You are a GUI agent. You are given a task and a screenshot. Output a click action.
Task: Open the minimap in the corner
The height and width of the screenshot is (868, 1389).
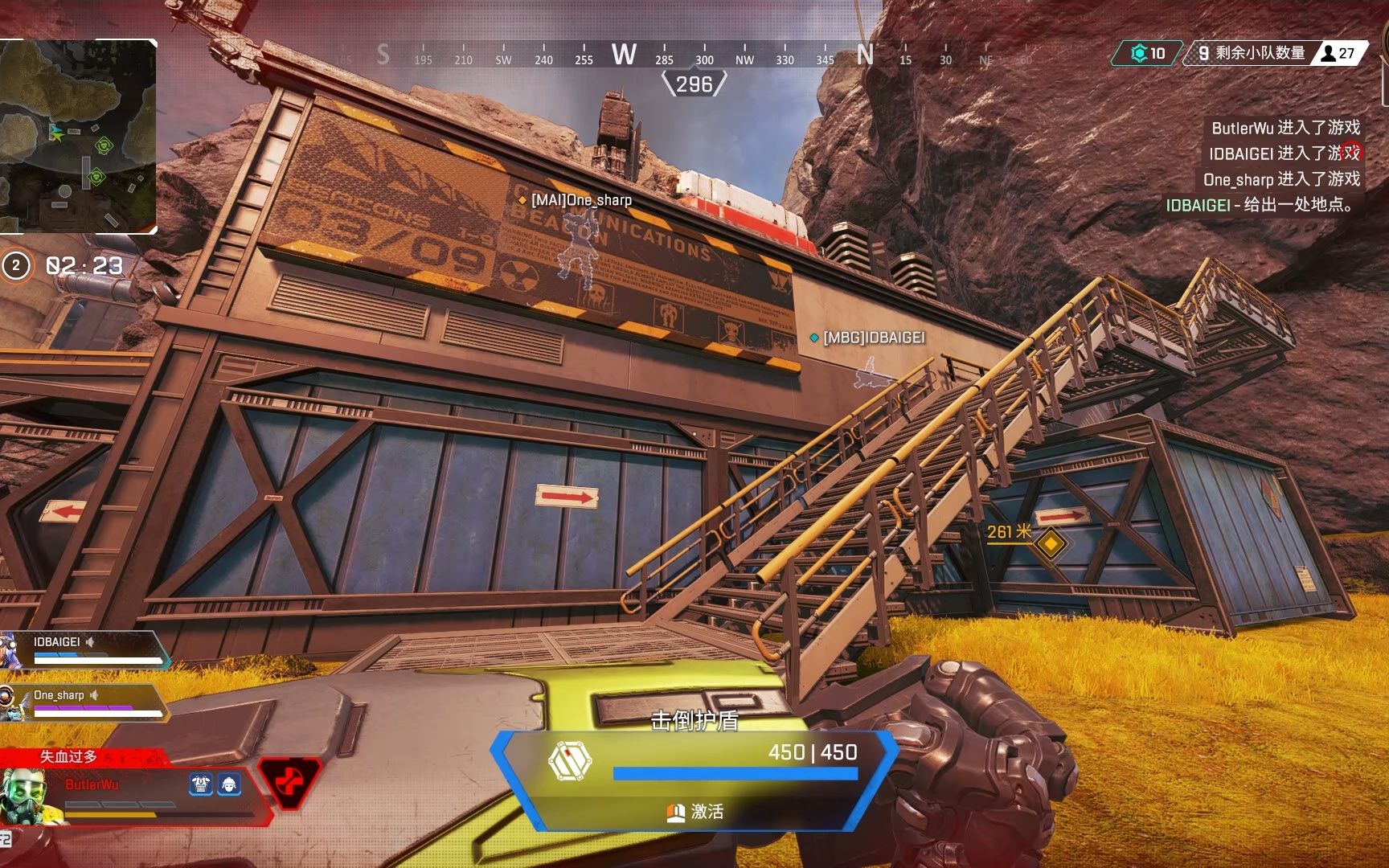tap(78, 137)
